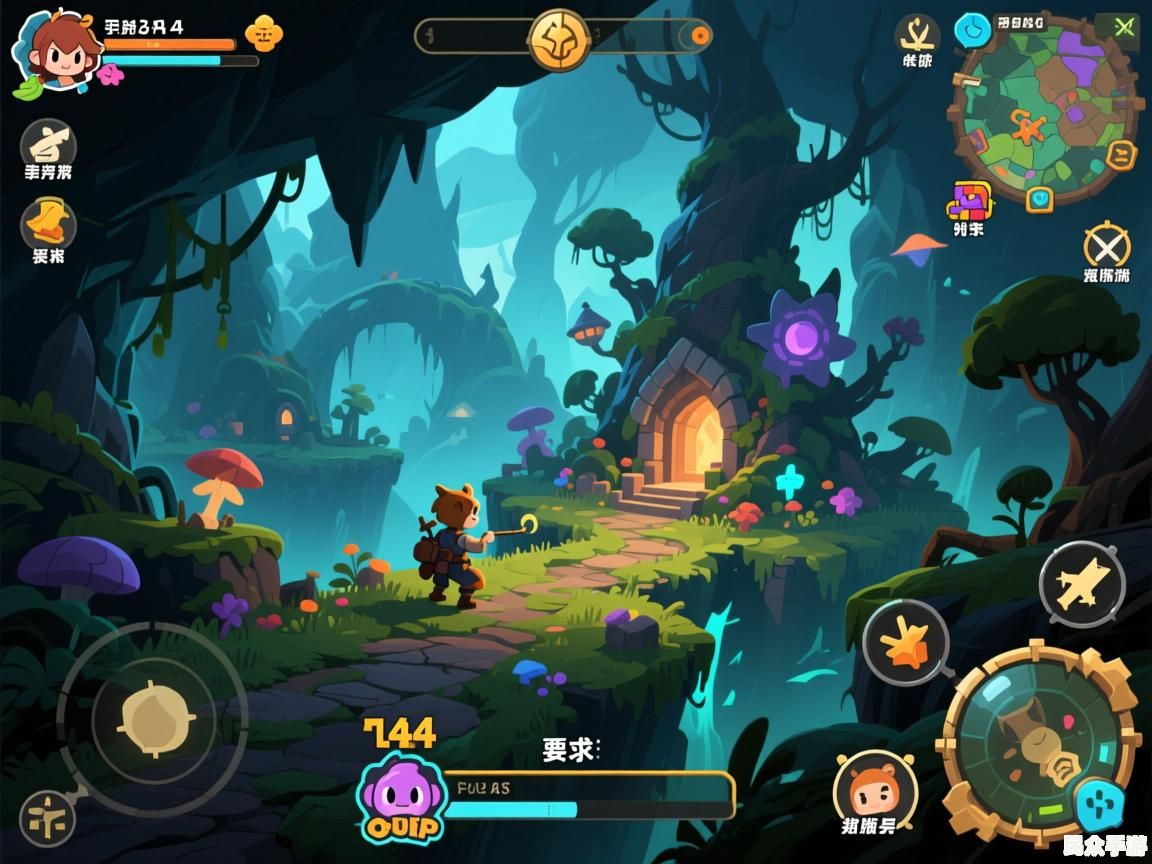Tap the orange clover badge beside the name bar
The height and width of the screenshot is (864, 1152).
pyautogui.click(x=263, y=33)
